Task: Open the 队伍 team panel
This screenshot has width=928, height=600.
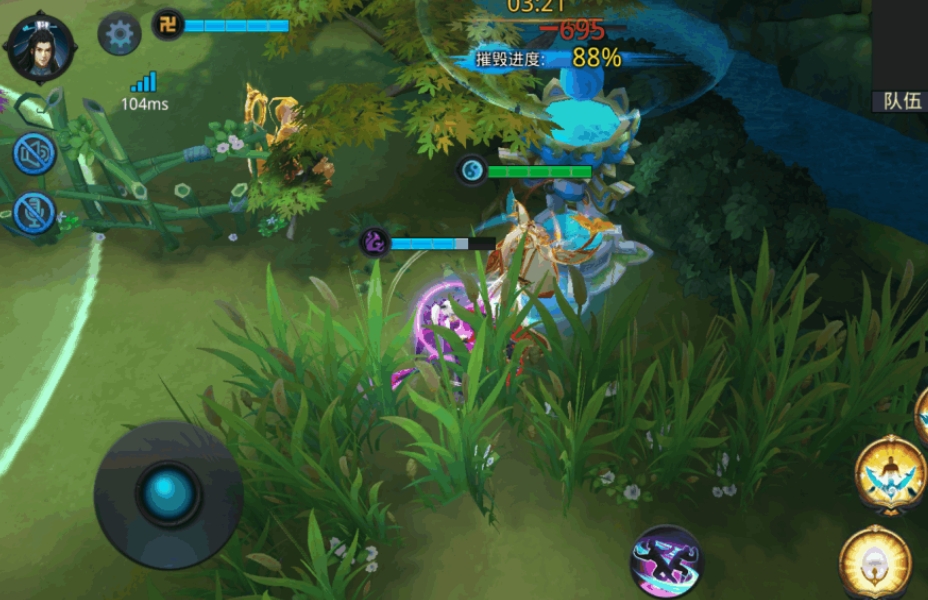Action: [901, 101]
